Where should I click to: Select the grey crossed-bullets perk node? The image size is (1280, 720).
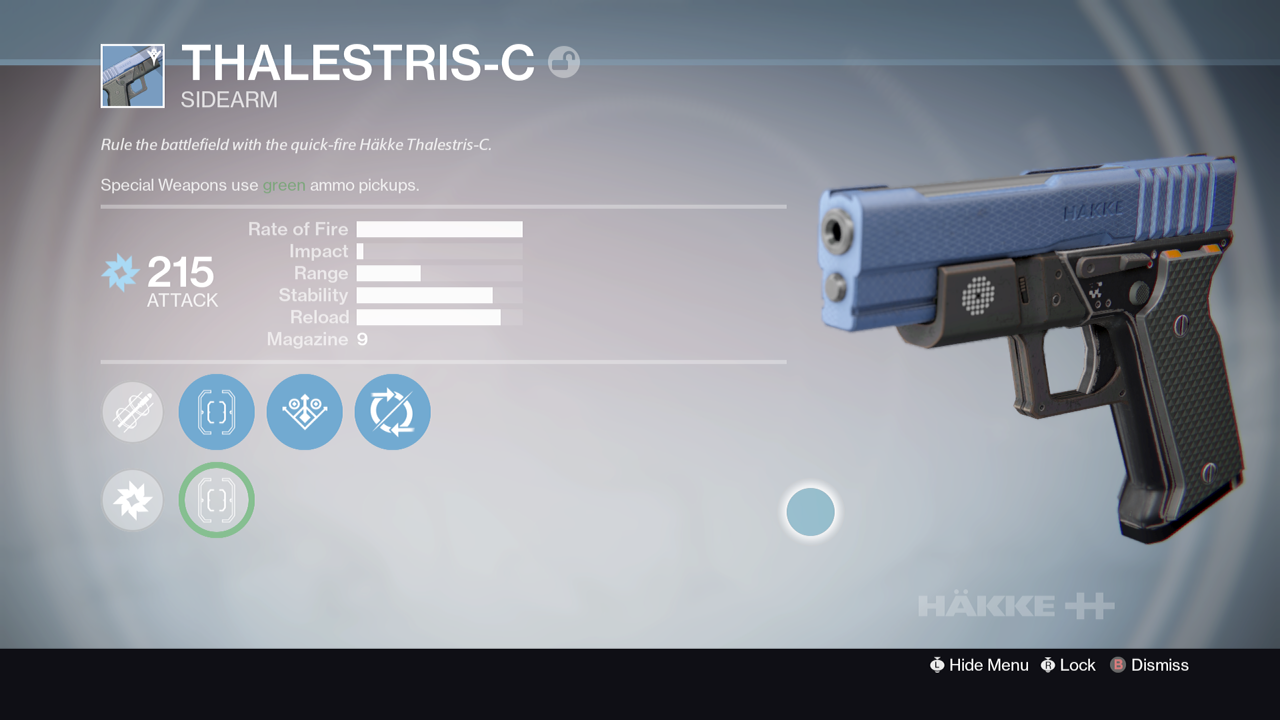(x=132, y=412)
